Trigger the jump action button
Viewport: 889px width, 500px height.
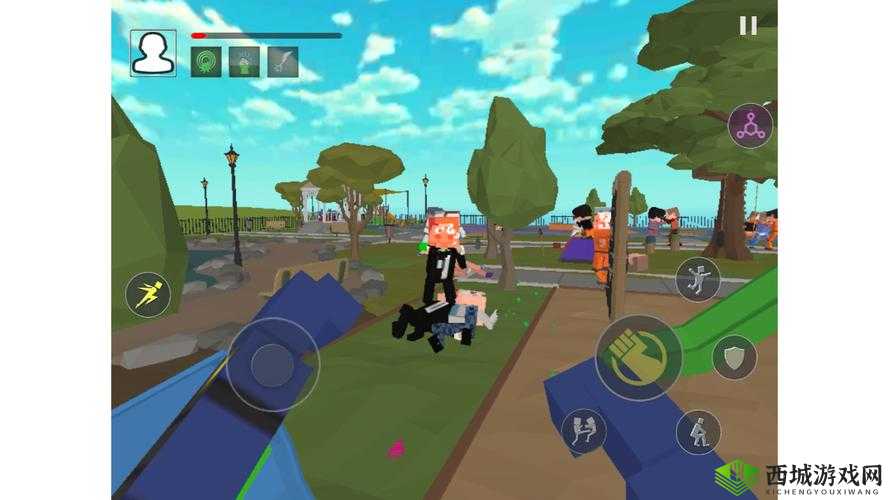(697, 279)
